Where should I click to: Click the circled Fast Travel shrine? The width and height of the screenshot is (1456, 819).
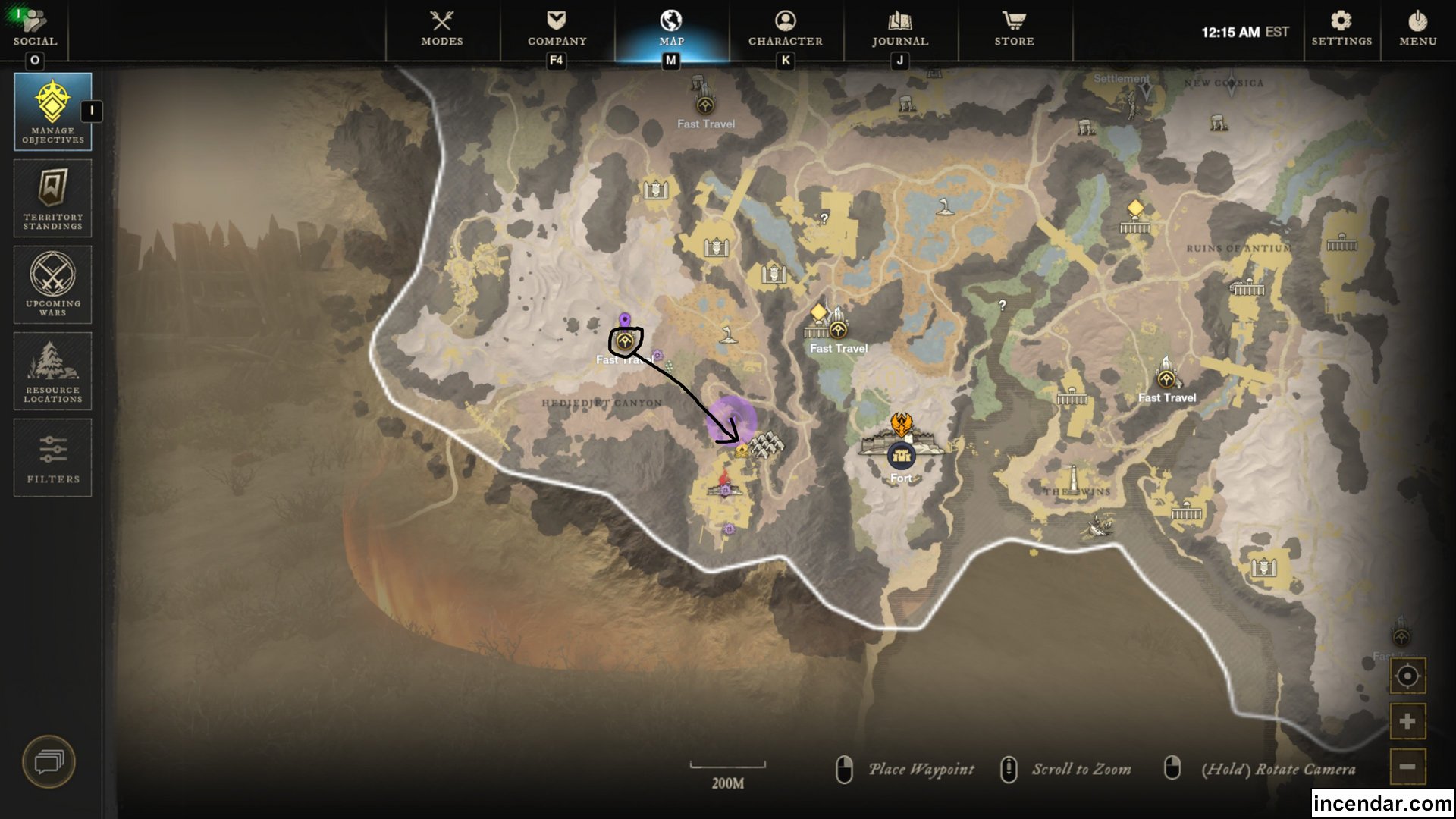click(623, 343)
